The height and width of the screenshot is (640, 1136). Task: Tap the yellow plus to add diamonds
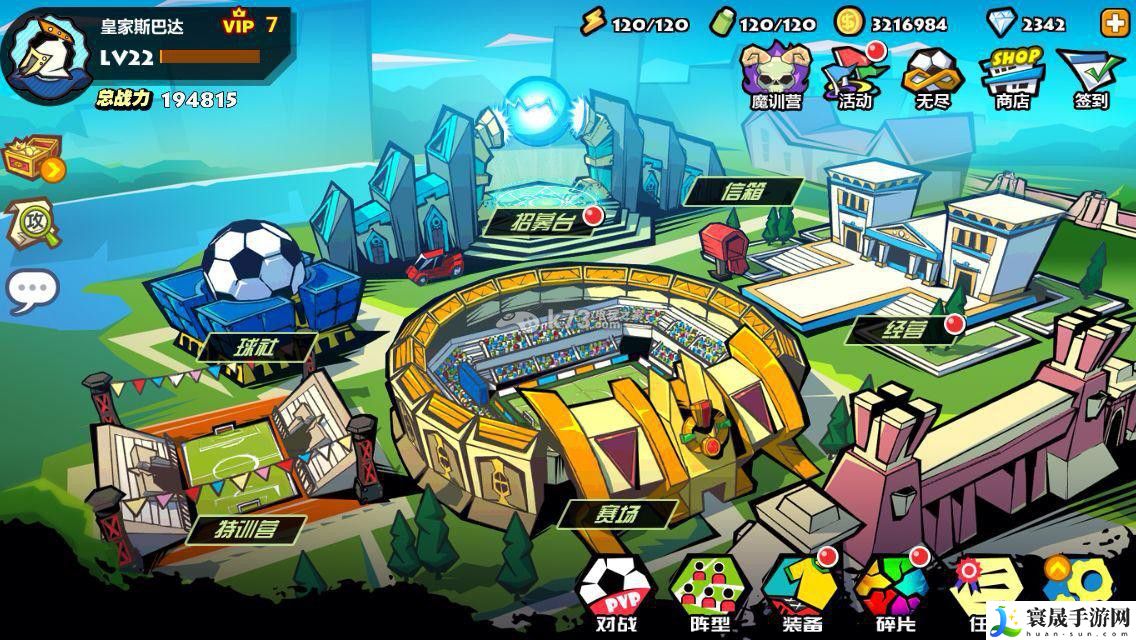point(1113,24)
